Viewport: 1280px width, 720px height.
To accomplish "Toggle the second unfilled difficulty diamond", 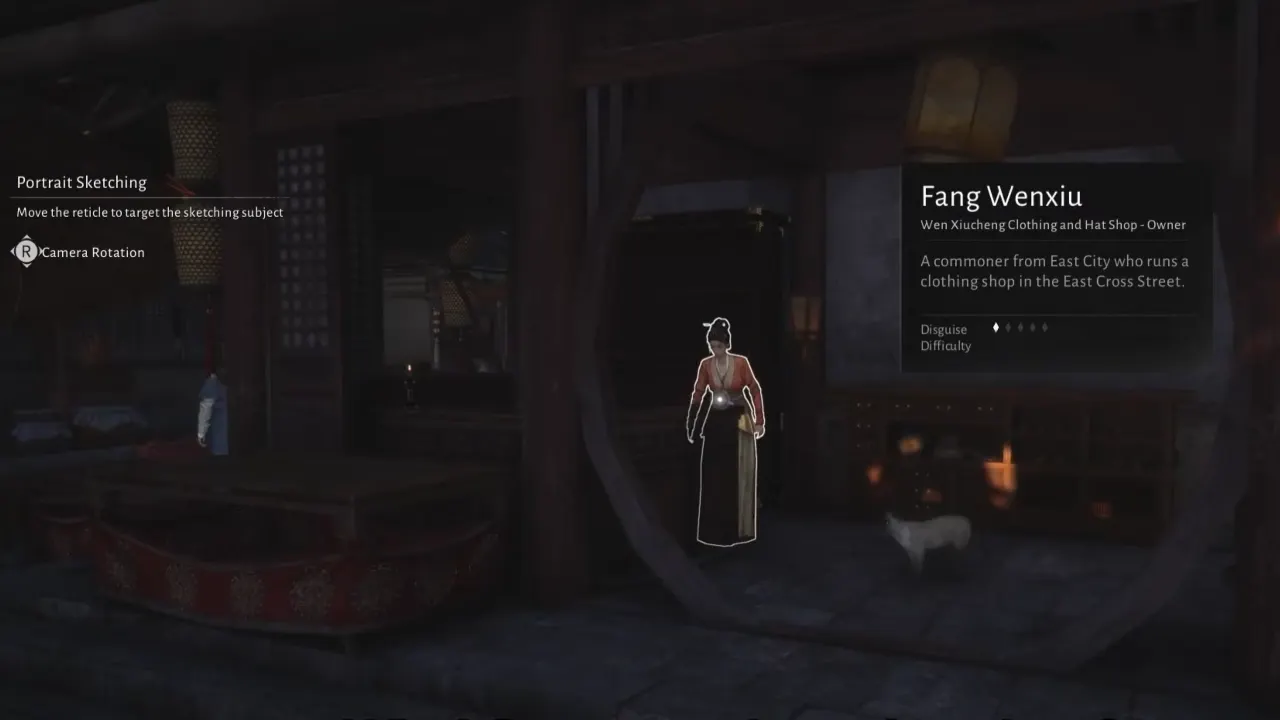I will point(1021,327).
